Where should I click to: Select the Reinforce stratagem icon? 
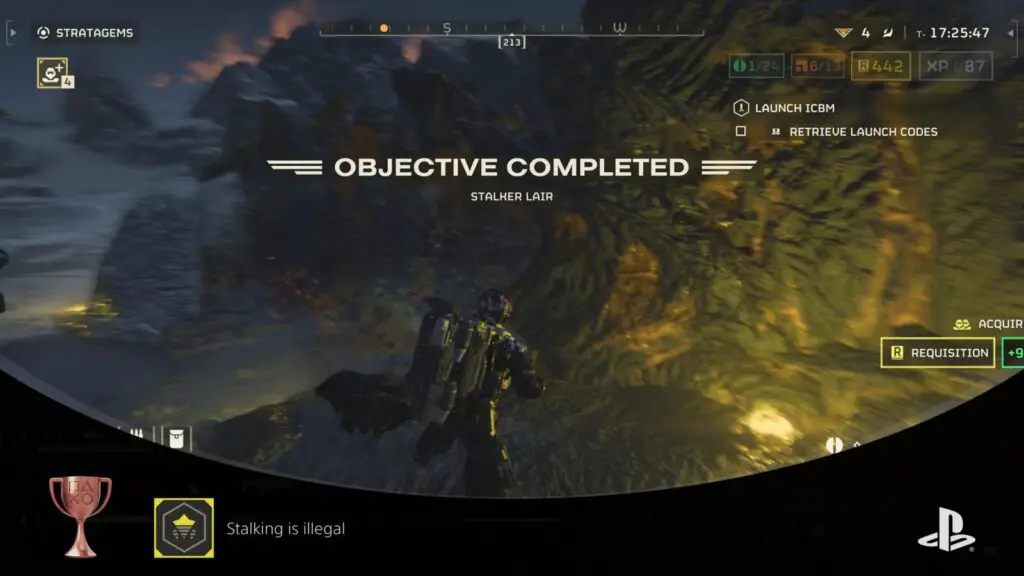(x=52, y=72)
